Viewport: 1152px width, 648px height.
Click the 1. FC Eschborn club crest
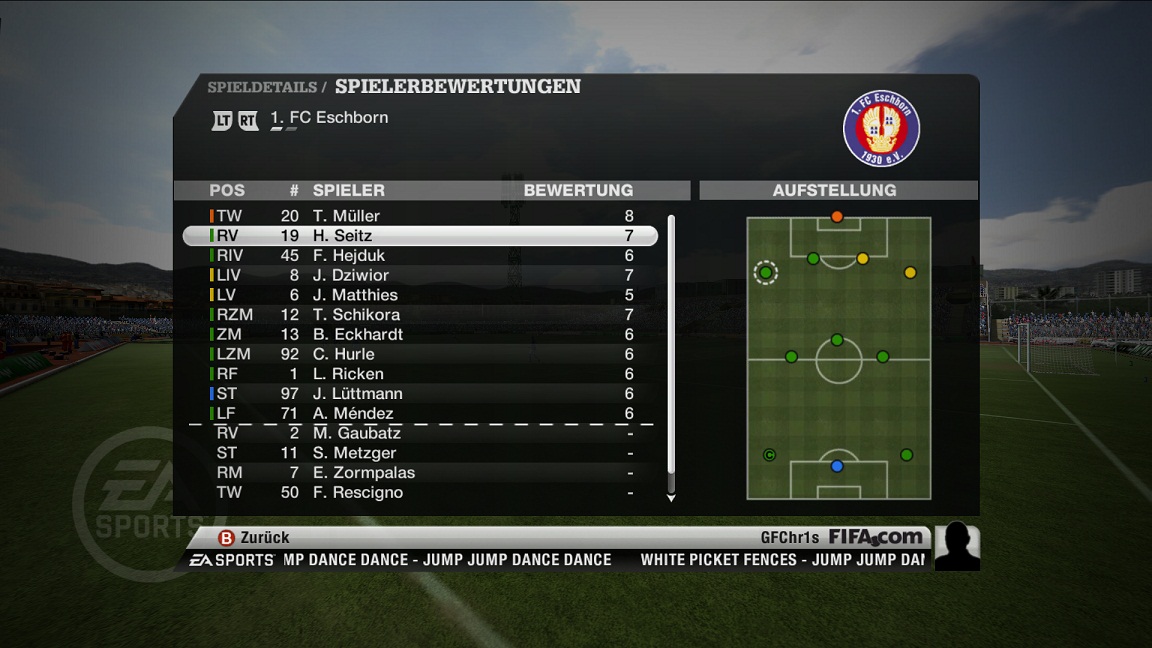(x=881, y=129)
